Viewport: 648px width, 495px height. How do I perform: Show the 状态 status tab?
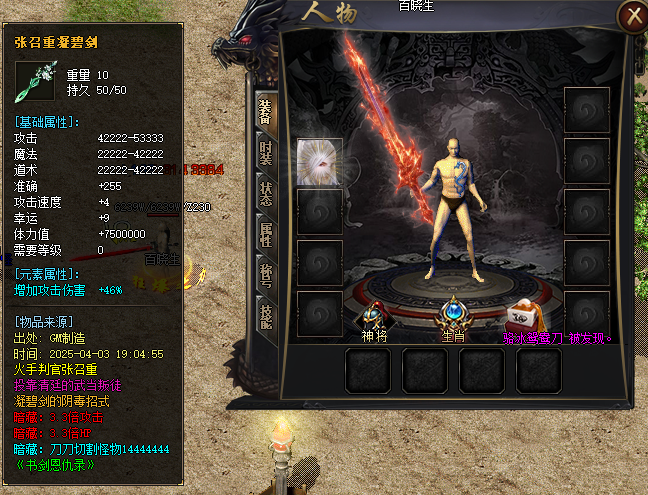point(266,194)
